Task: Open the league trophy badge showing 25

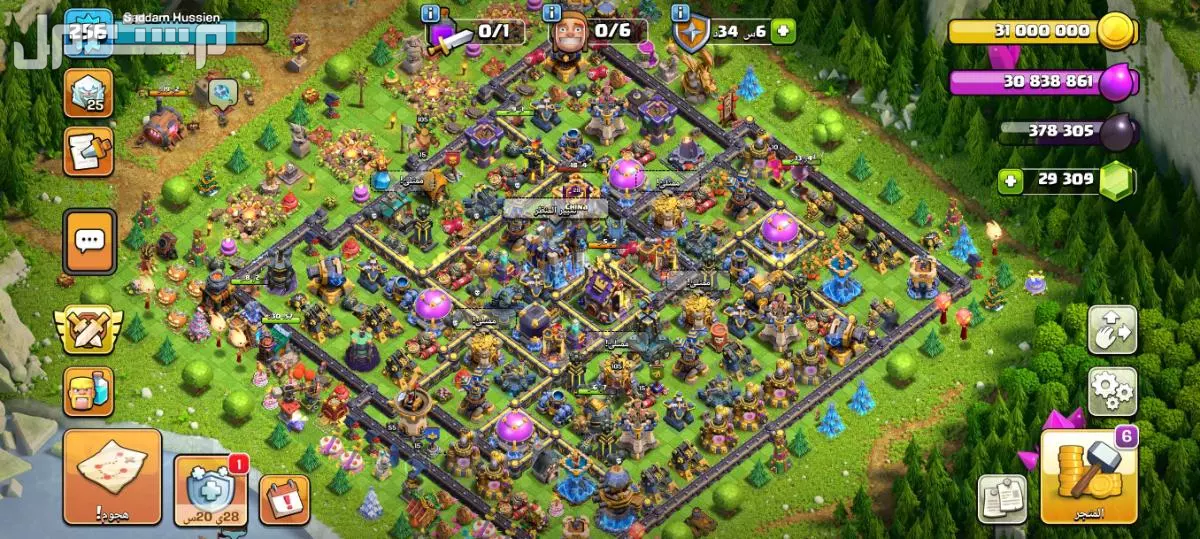Action: 88,93
